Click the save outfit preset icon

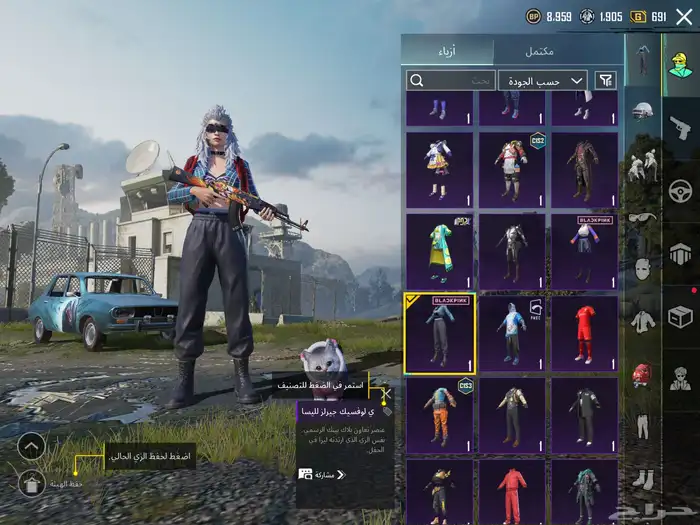(x=32, y=483)
